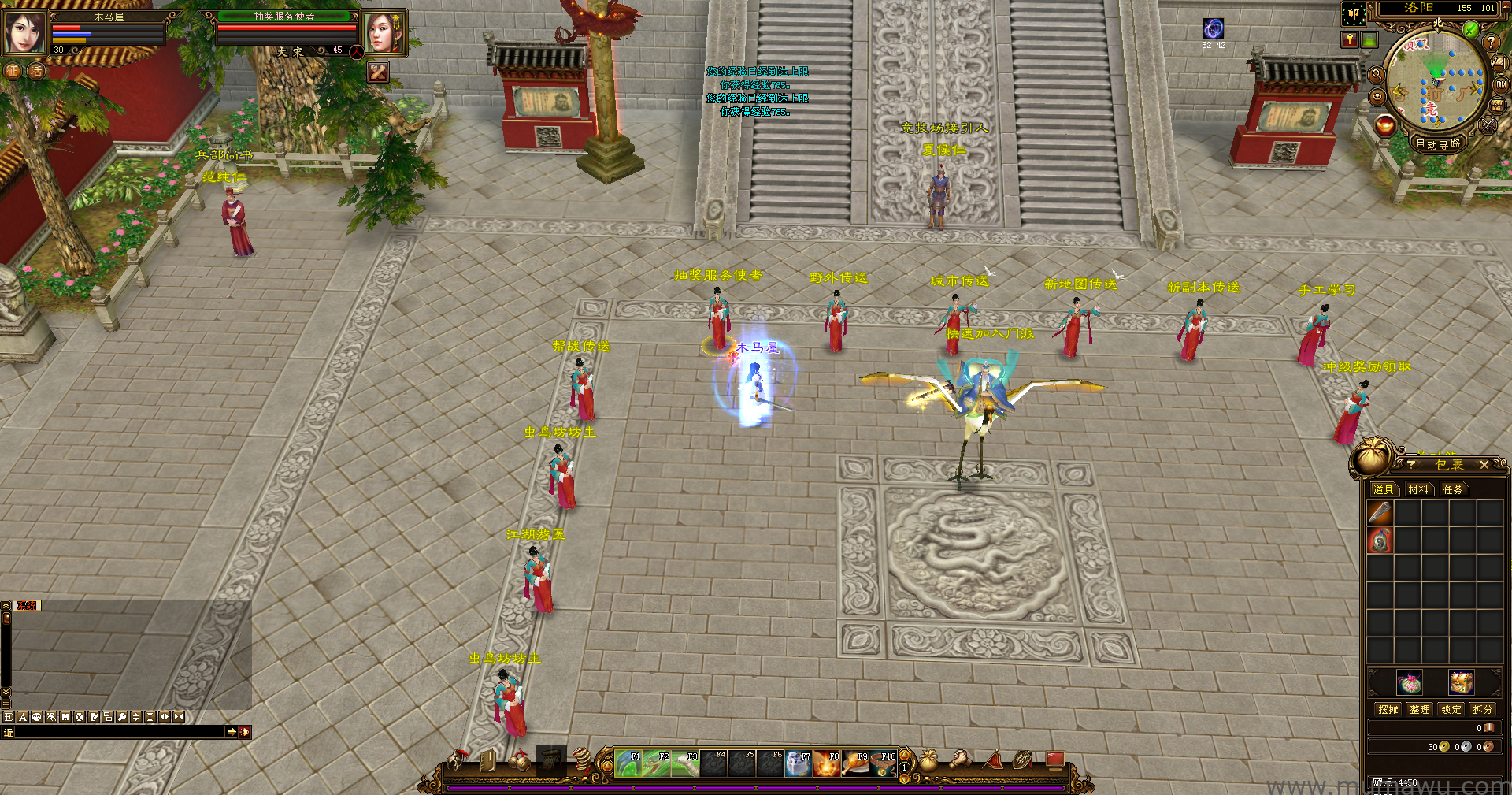Open the treasure chest in the bag panel
This screenshot has height=795, width=1512.
point(1461,682)
